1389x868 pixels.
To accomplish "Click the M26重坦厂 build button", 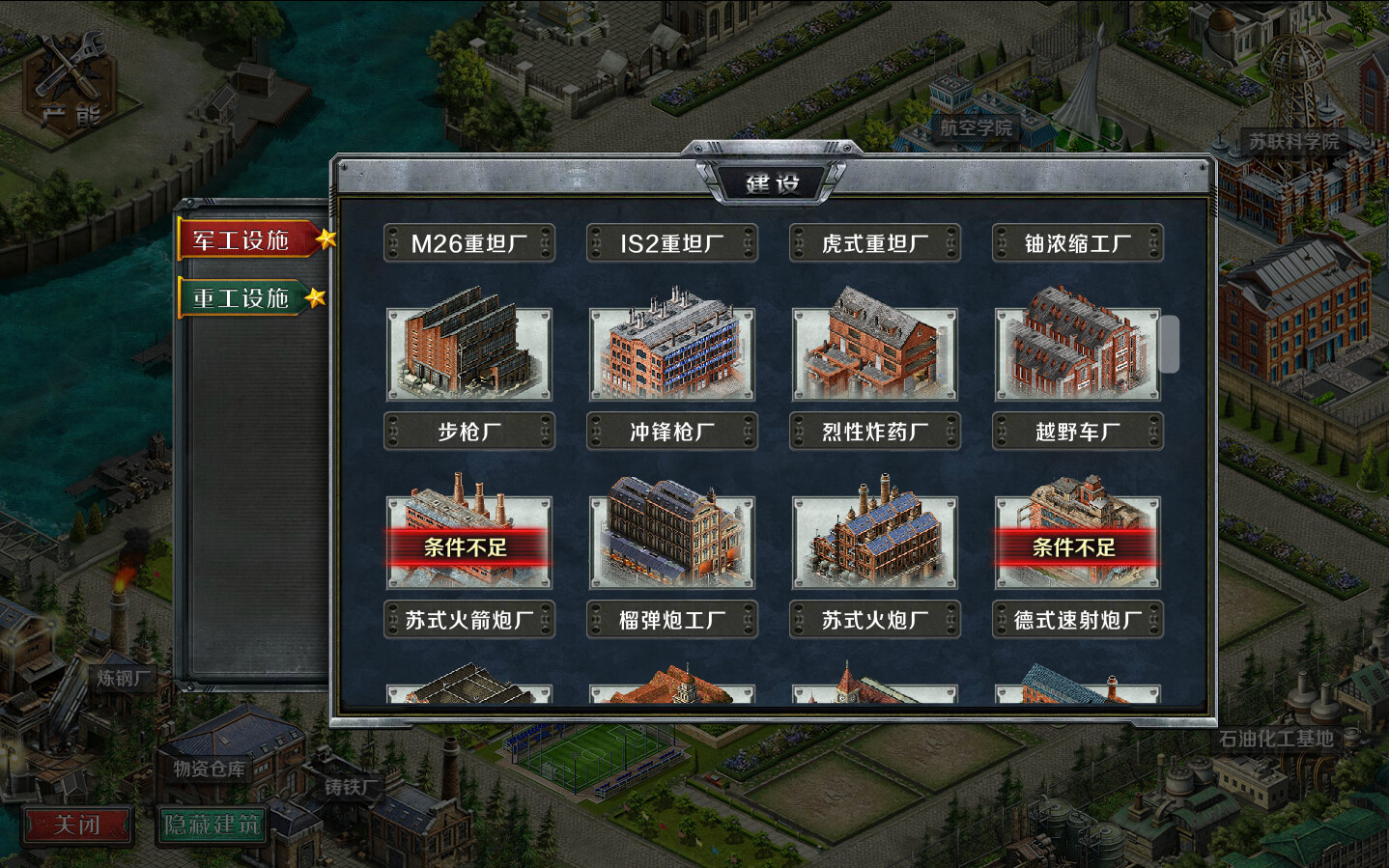I will pyautogui.click(x=469, y=243).
